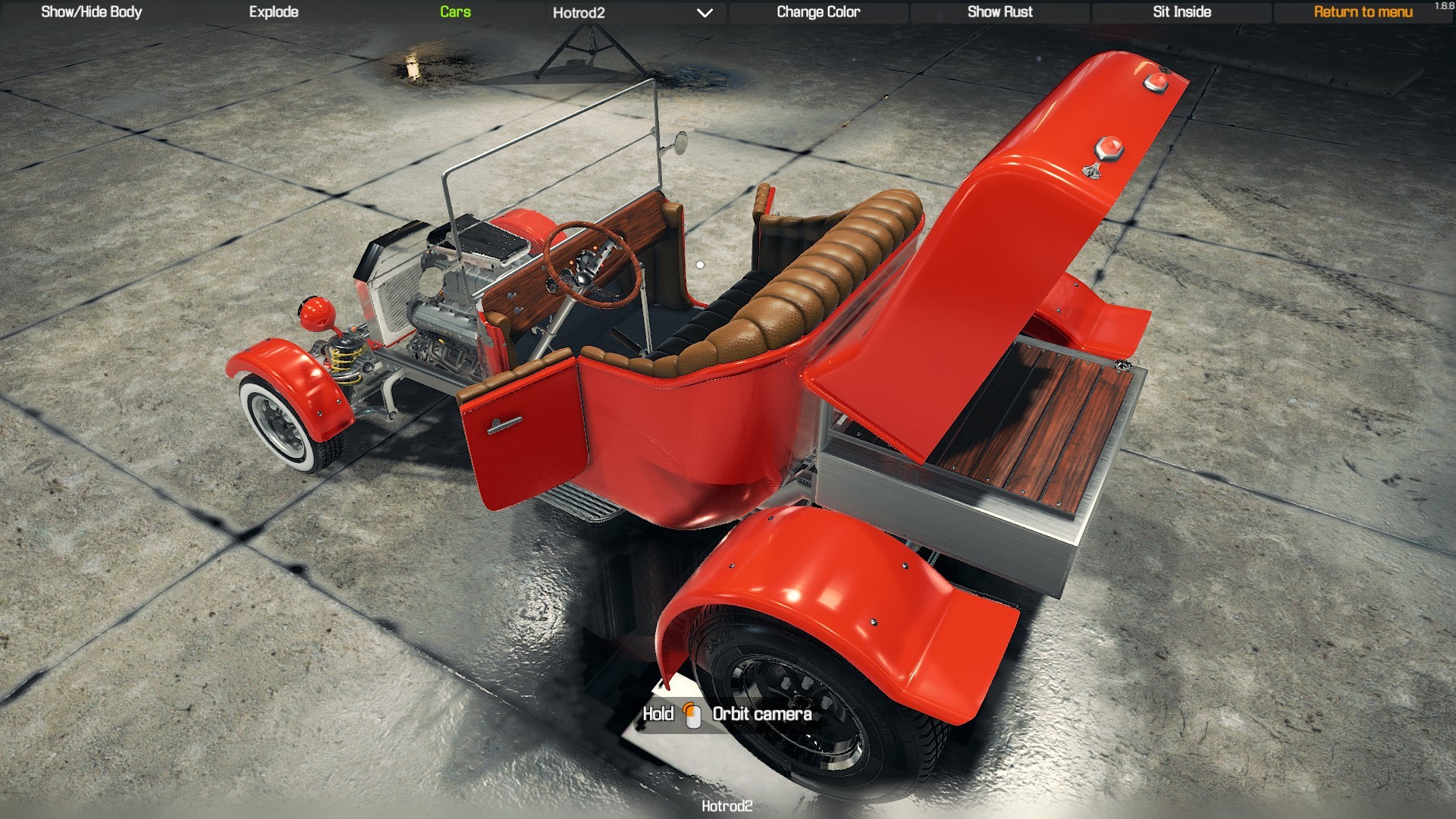
Task: Open the Change Color option
Action: tap(817, 12)
